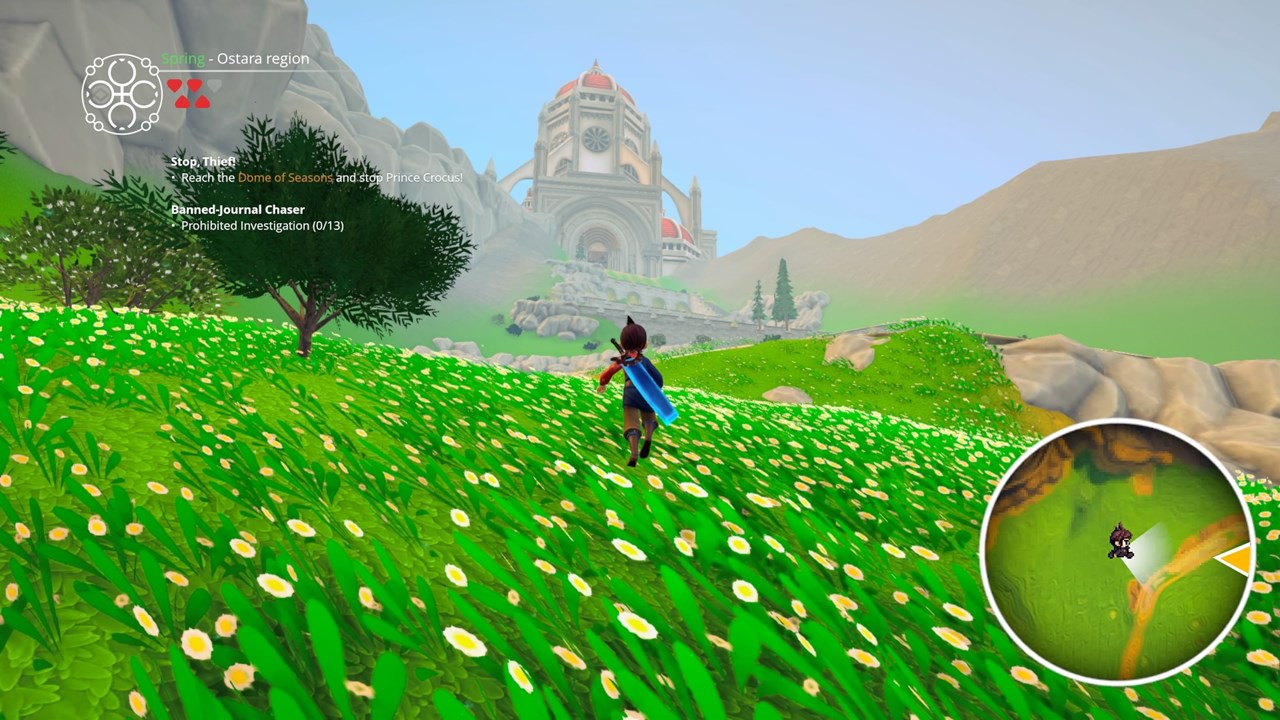
Task: Click the orange objective arrow on minimap
Action: point(1237,559)
